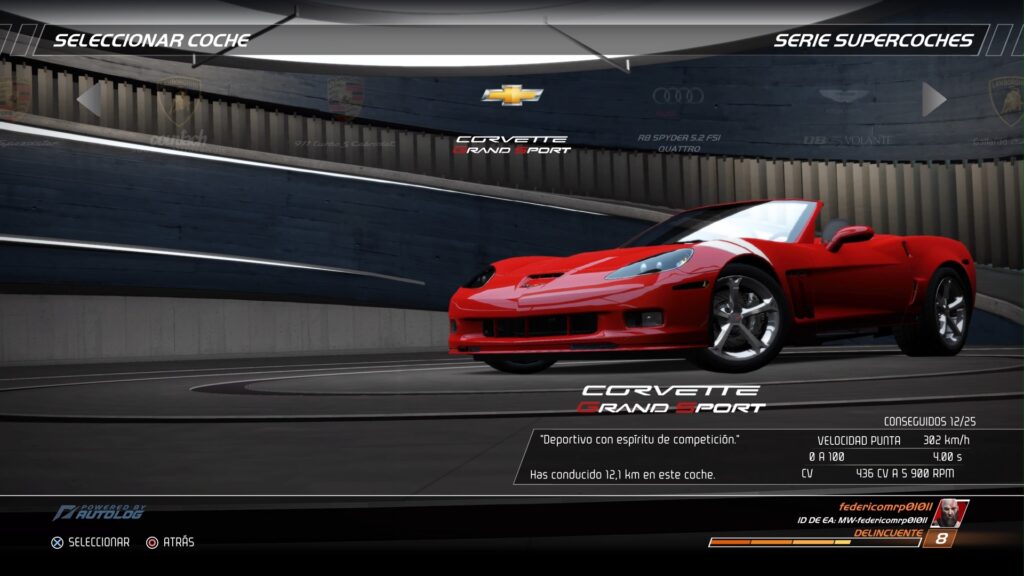Confirm the car with Seleccionar
This screenshot has width=1024, height=576.
(x=90, y=542)
